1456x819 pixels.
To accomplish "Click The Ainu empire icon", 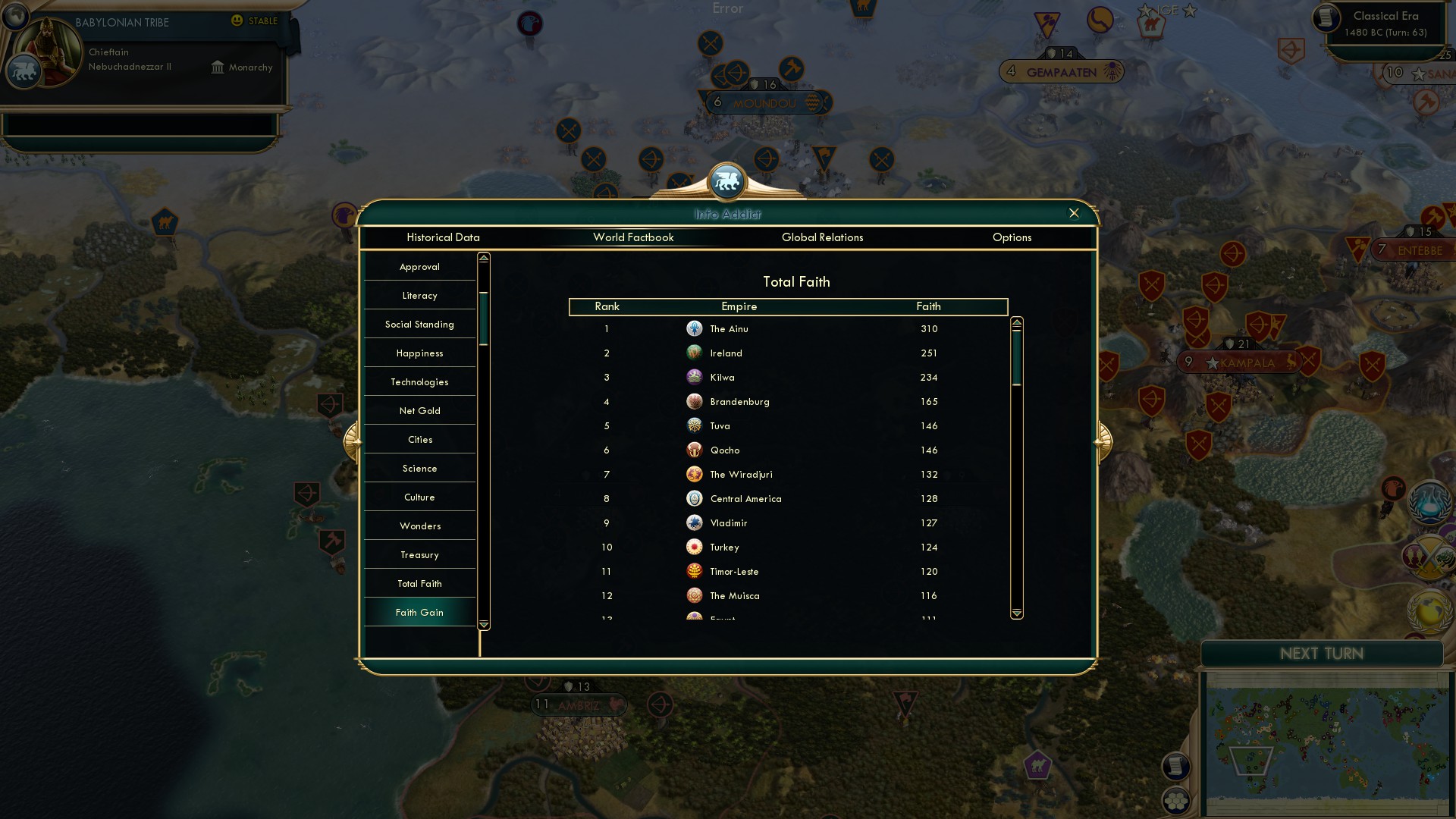I will point(695,328).
